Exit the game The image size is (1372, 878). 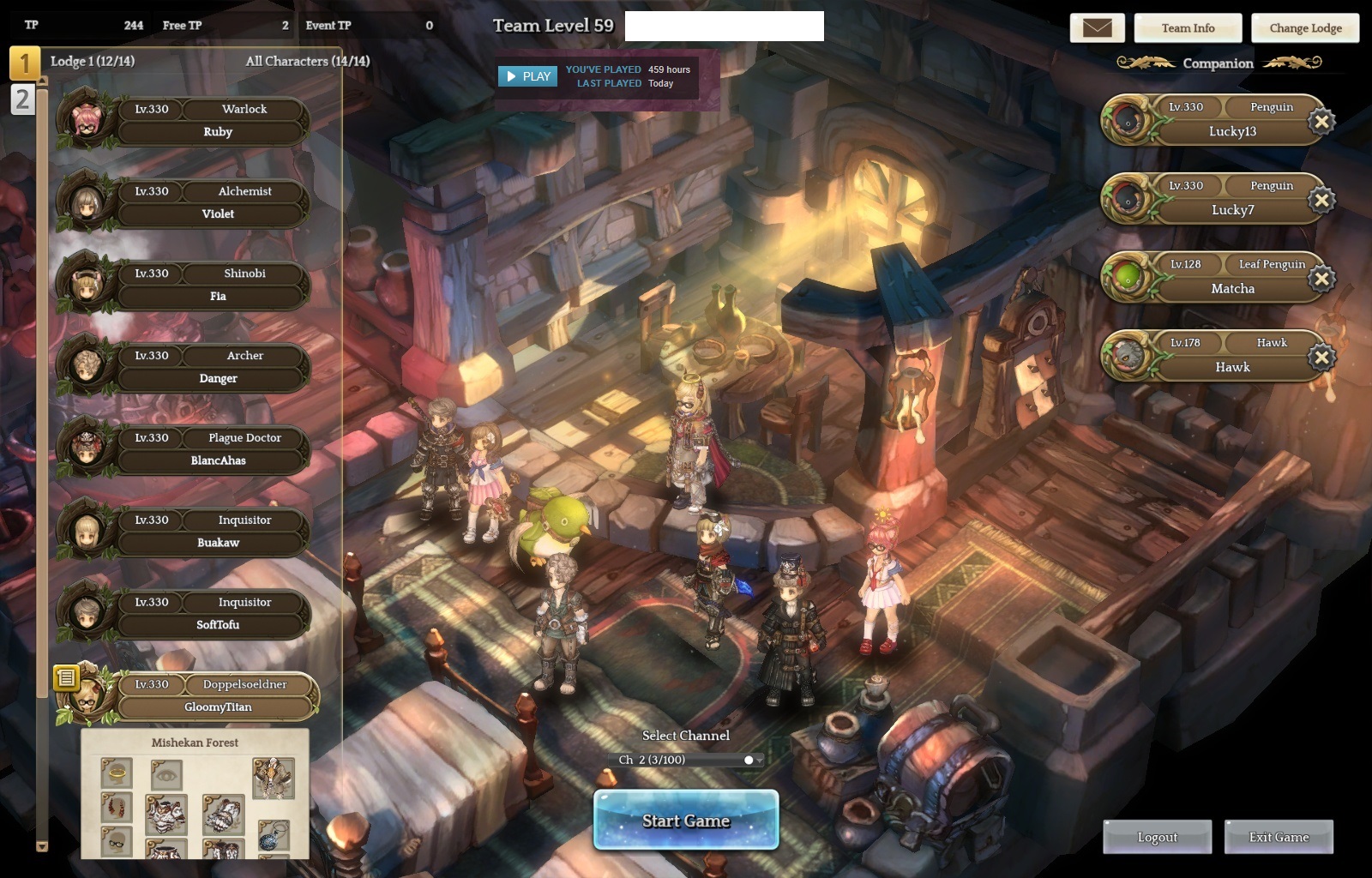[1279, 837]
